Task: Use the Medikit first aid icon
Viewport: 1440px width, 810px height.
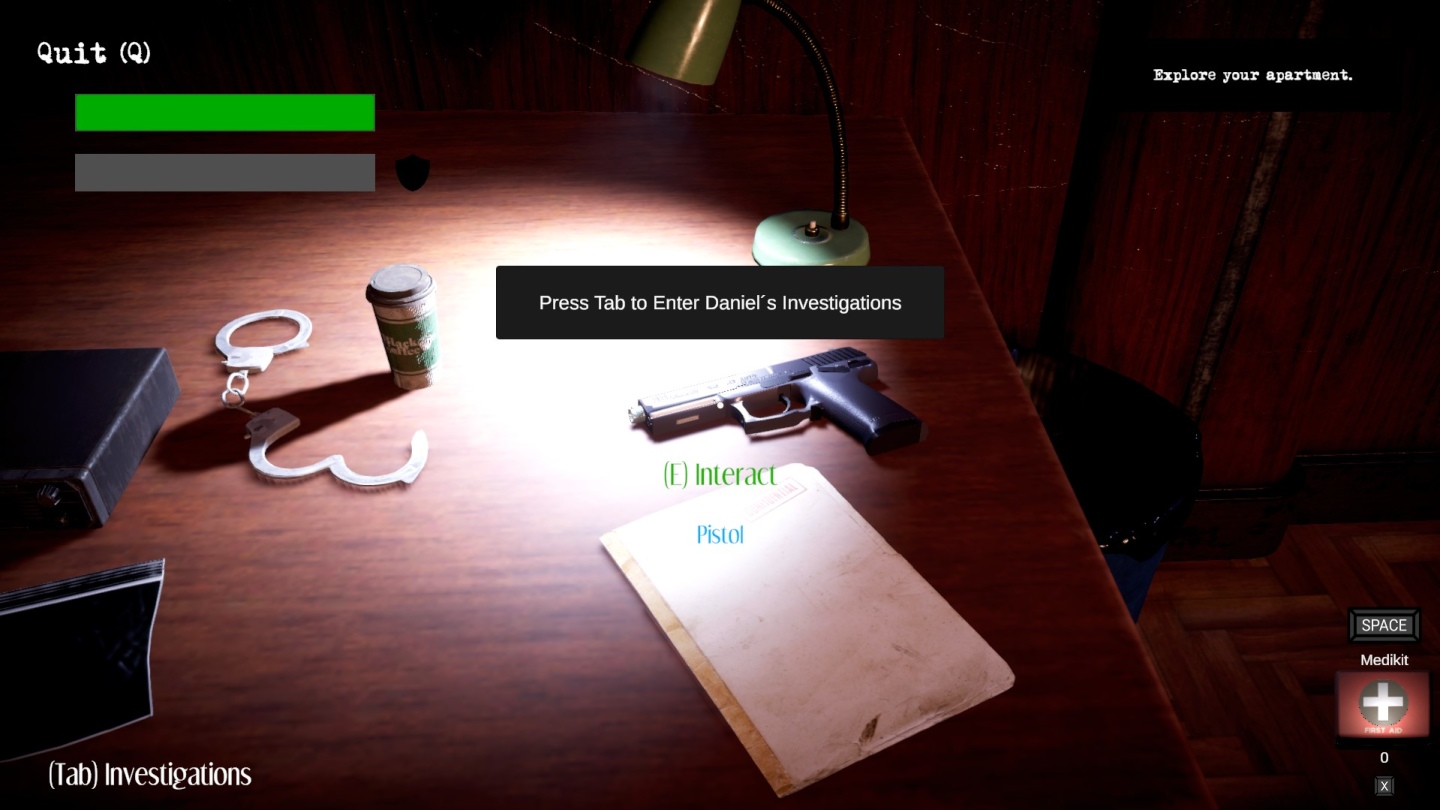Action: pos(1383,704)
